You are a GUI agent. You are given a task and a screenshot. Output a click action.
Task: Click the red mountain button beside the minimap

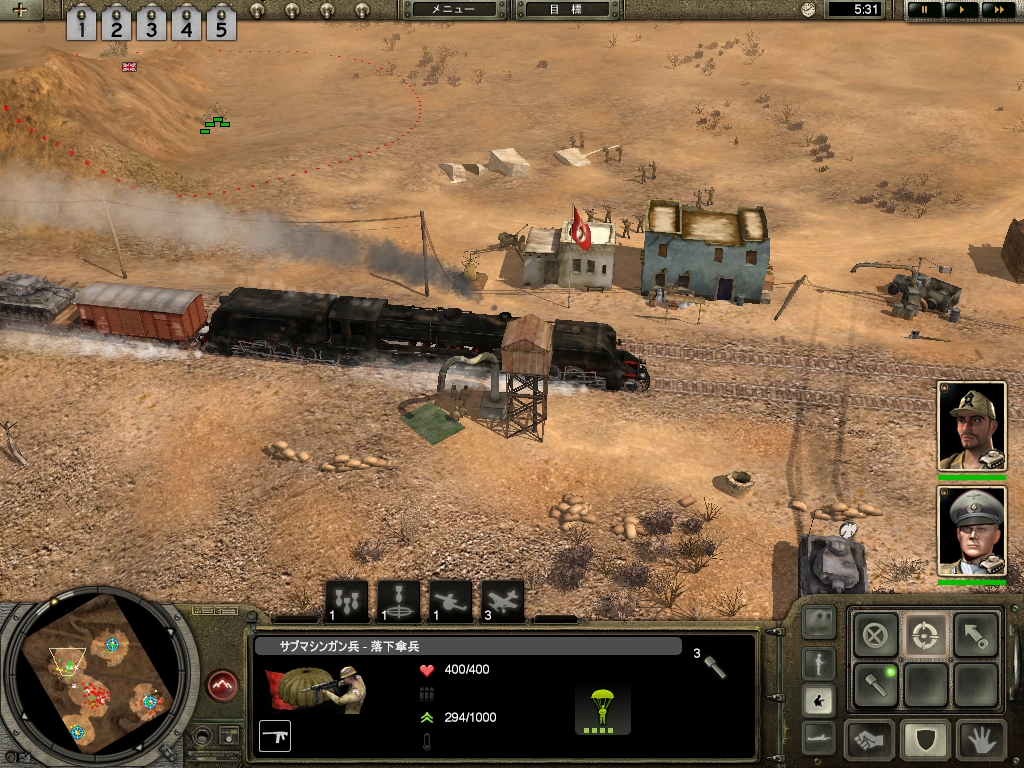coord(222,685)
